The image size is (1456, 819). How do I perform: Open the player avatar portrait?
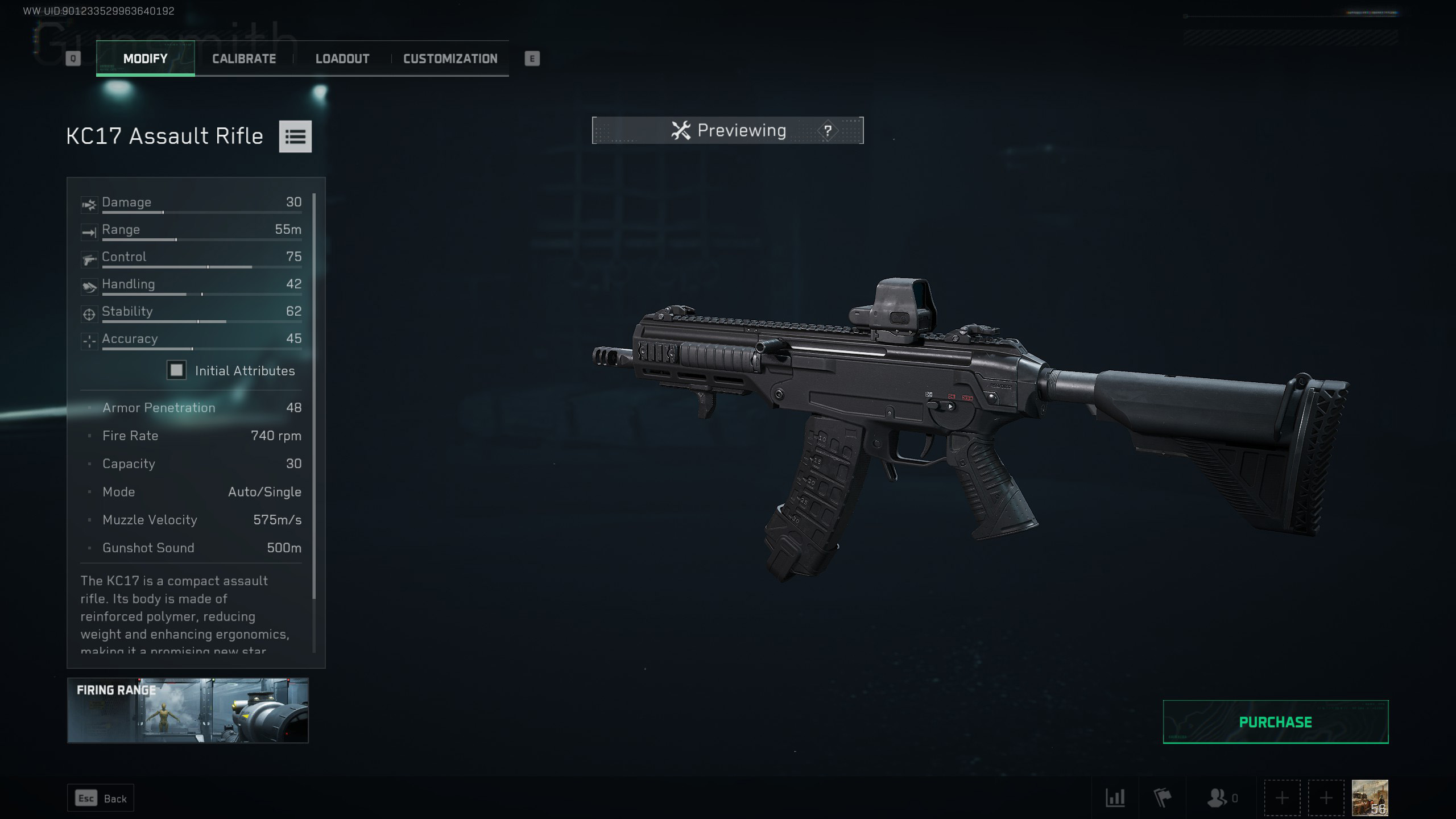1370,798
